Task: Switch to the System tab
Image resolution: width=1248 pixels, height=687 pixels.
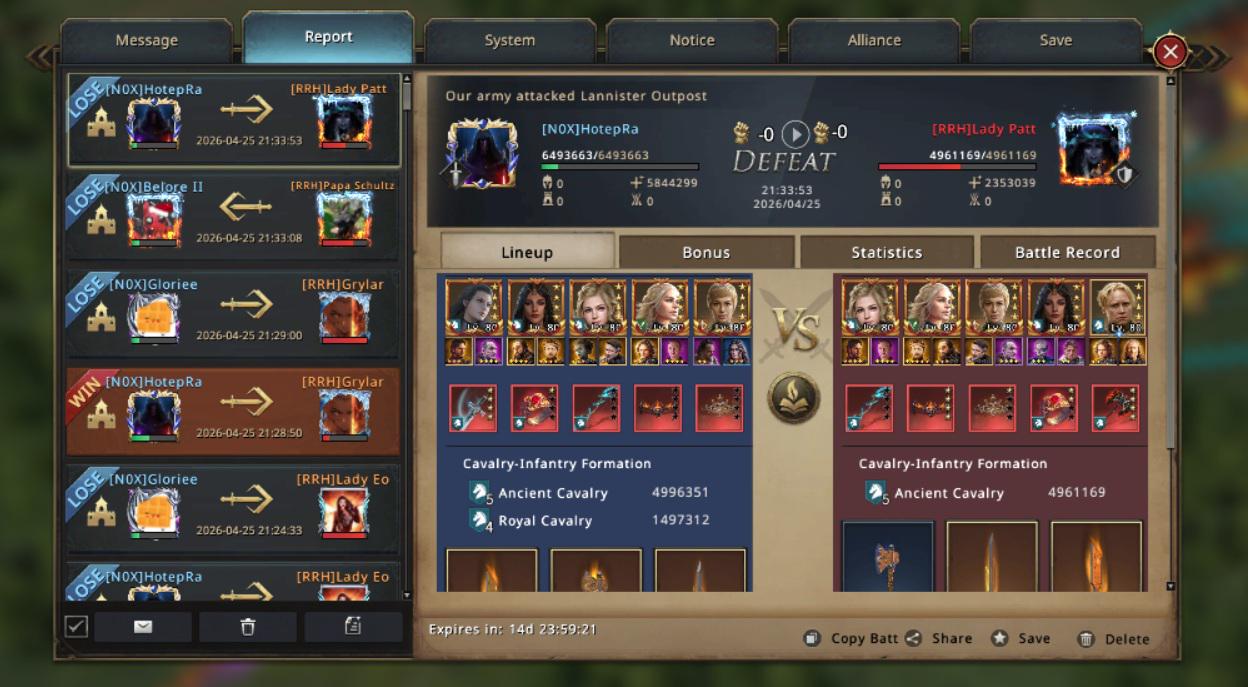Action: point(509,40)
